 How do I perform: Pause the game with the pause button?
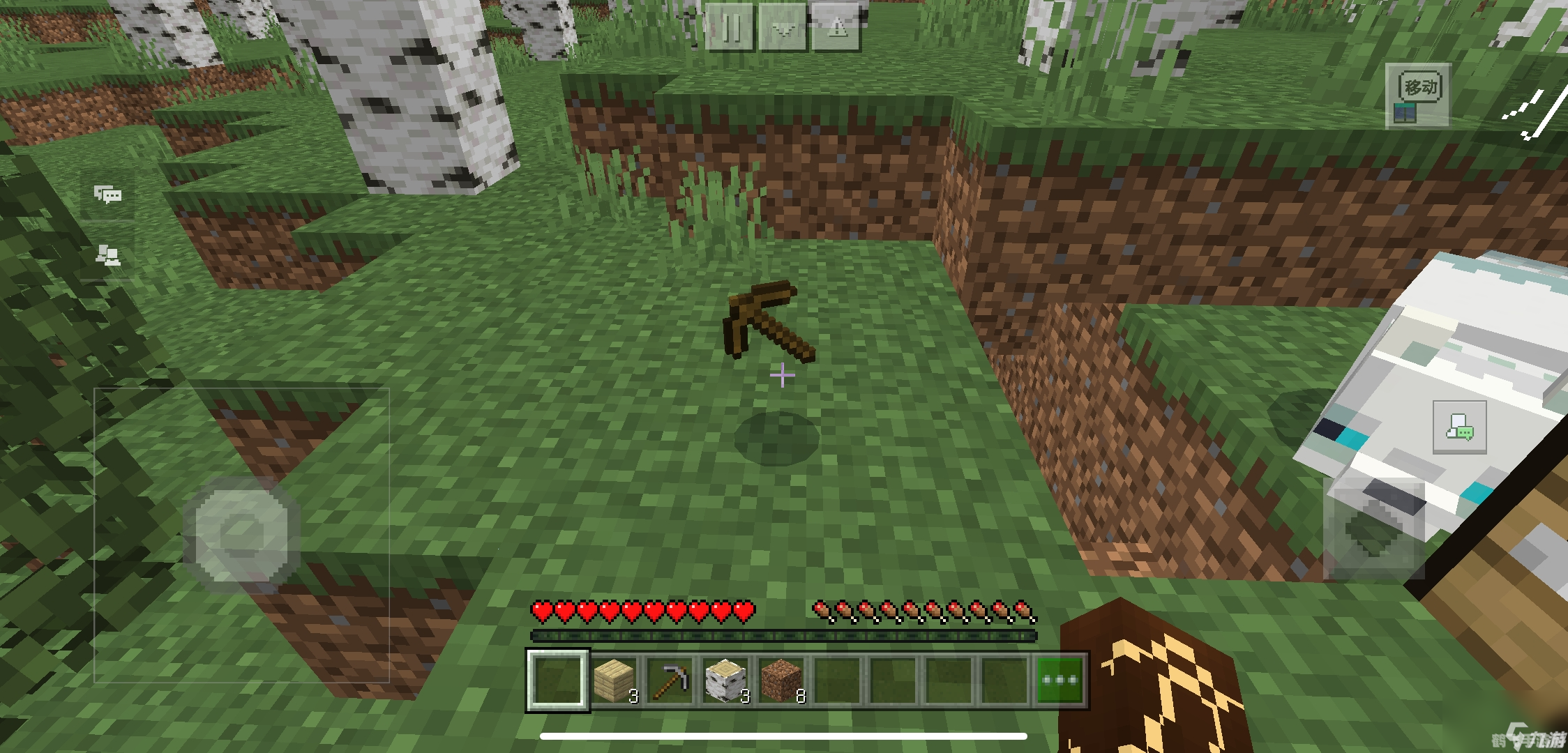click(730, 28)
